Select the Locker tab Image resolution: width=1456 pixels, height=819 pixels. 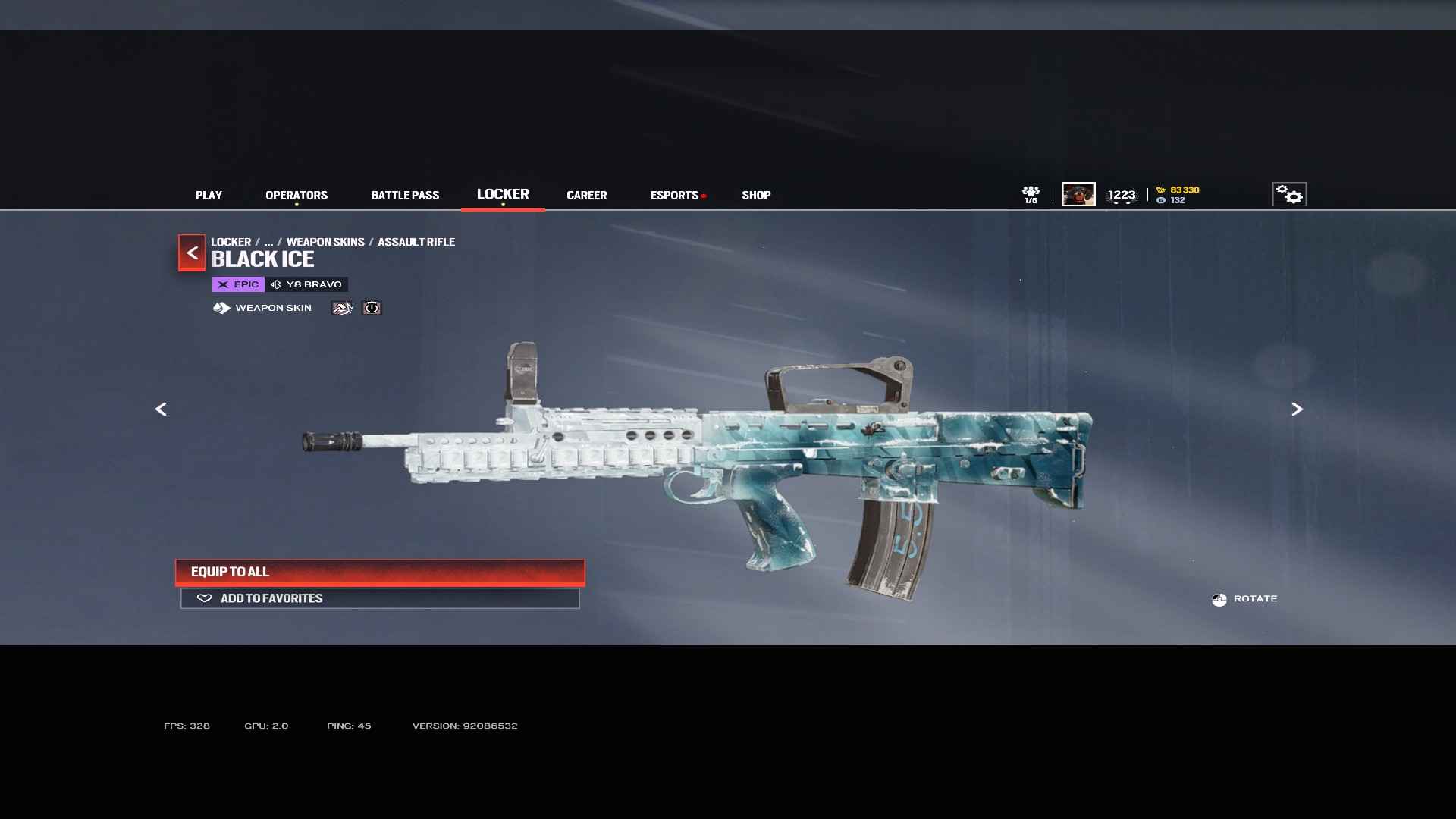(503, 194)
